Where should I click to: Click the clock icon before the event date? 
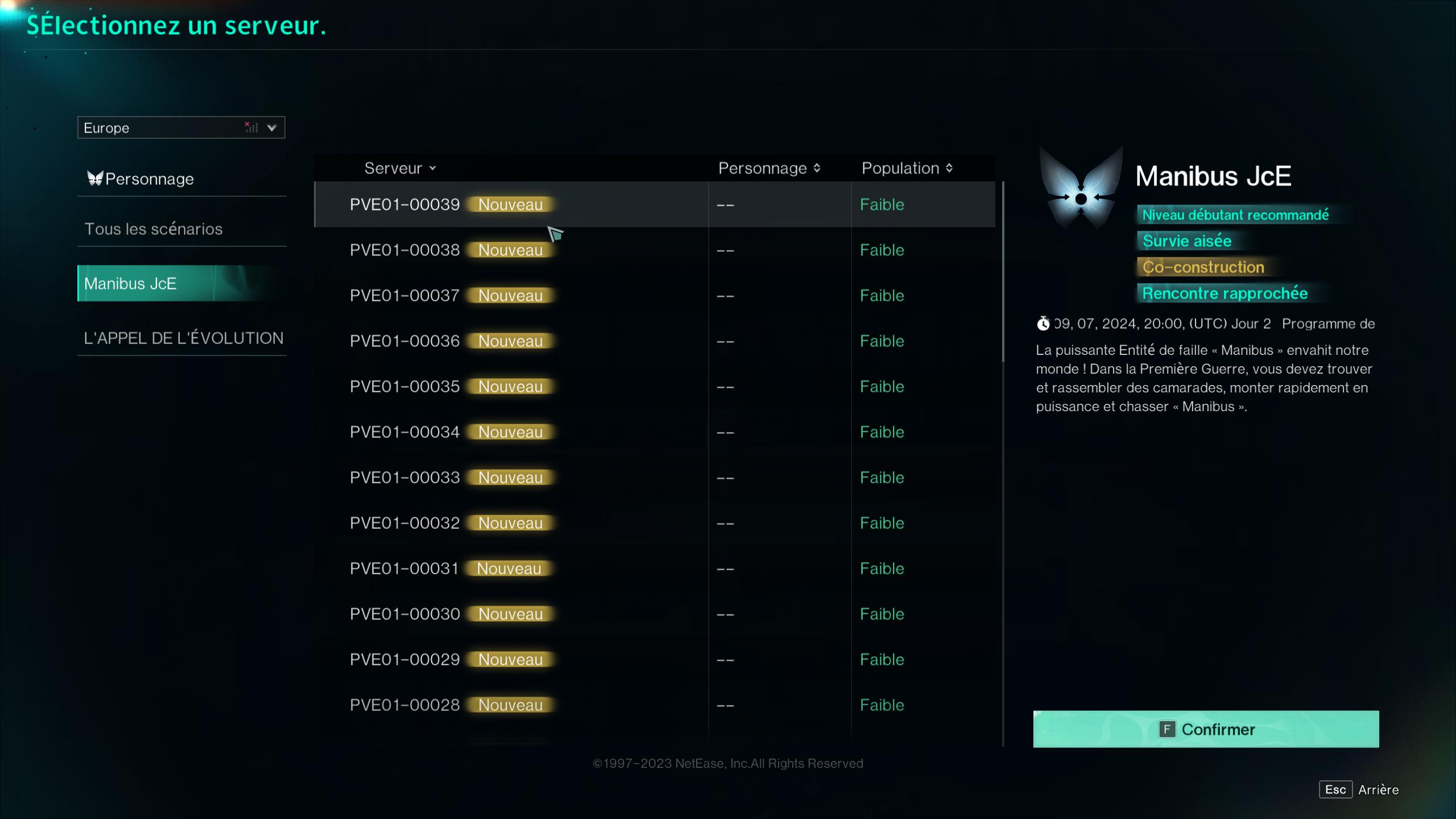click(1043, 323)
